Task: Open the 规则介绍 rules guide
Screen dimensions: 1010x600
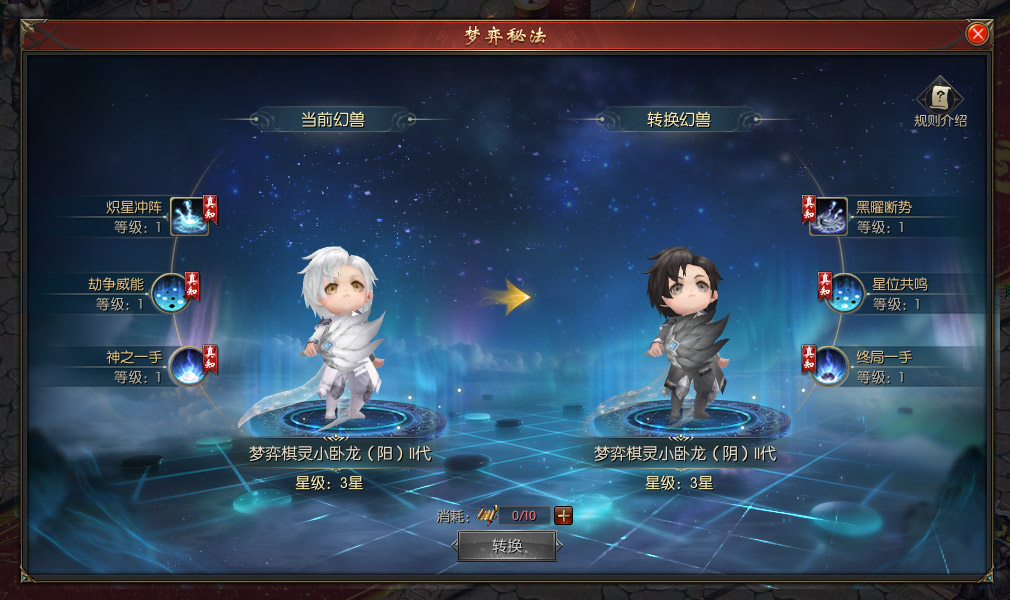Action: 940,98
